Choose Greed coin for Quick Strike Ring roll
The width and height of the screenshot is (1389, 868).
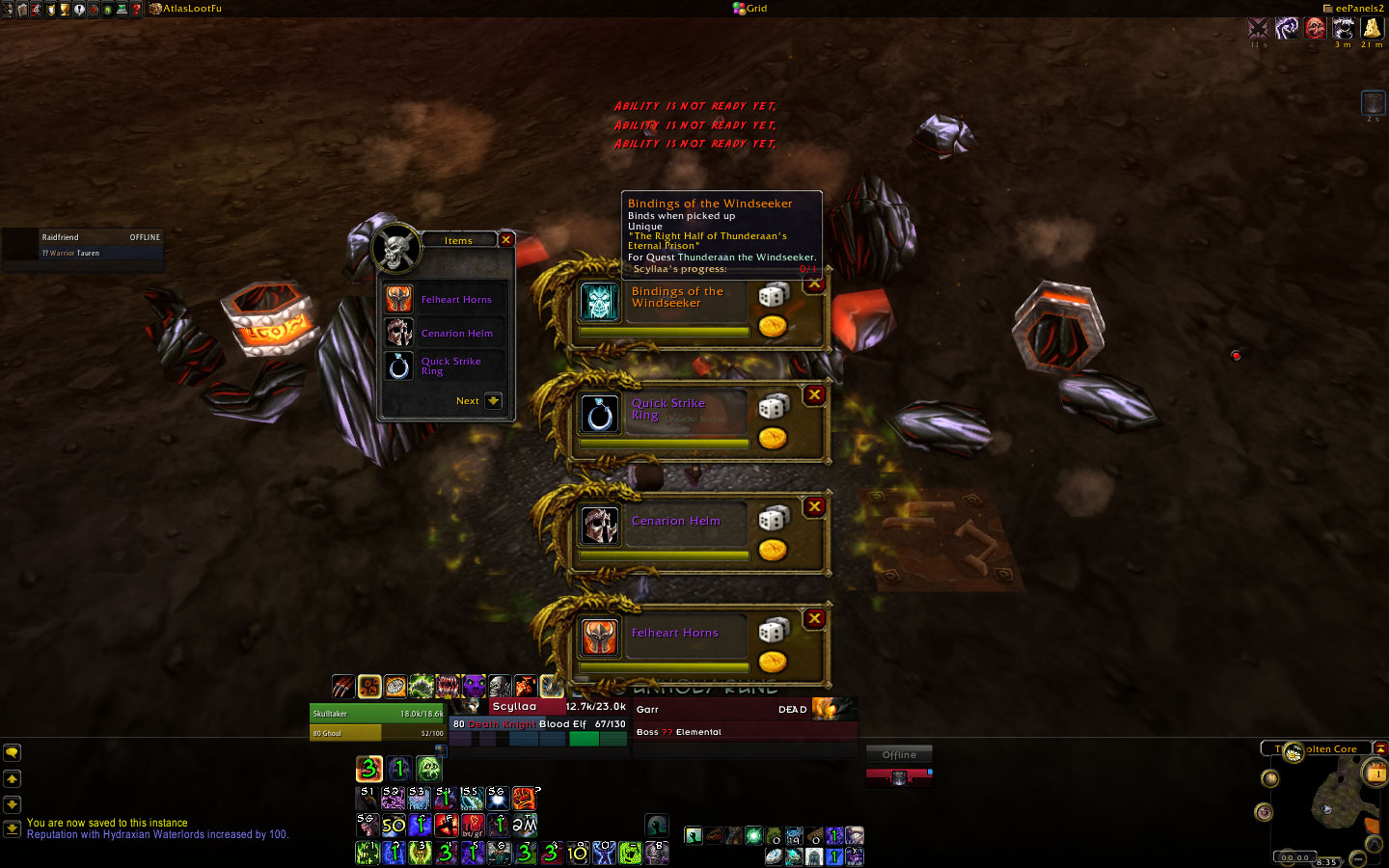(772, 439)
